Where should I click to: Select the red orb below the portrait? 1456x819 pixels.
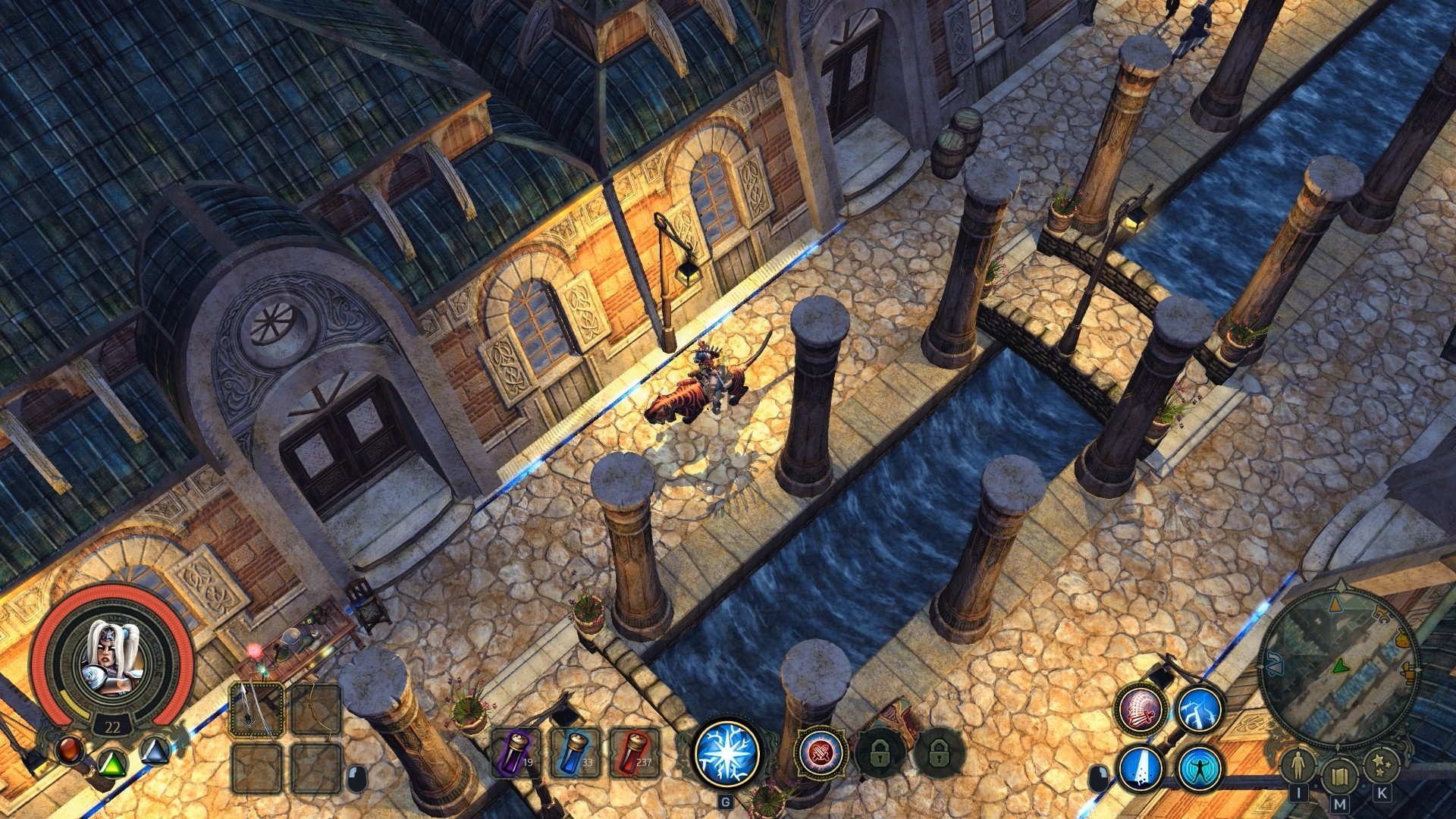point(71,750)
